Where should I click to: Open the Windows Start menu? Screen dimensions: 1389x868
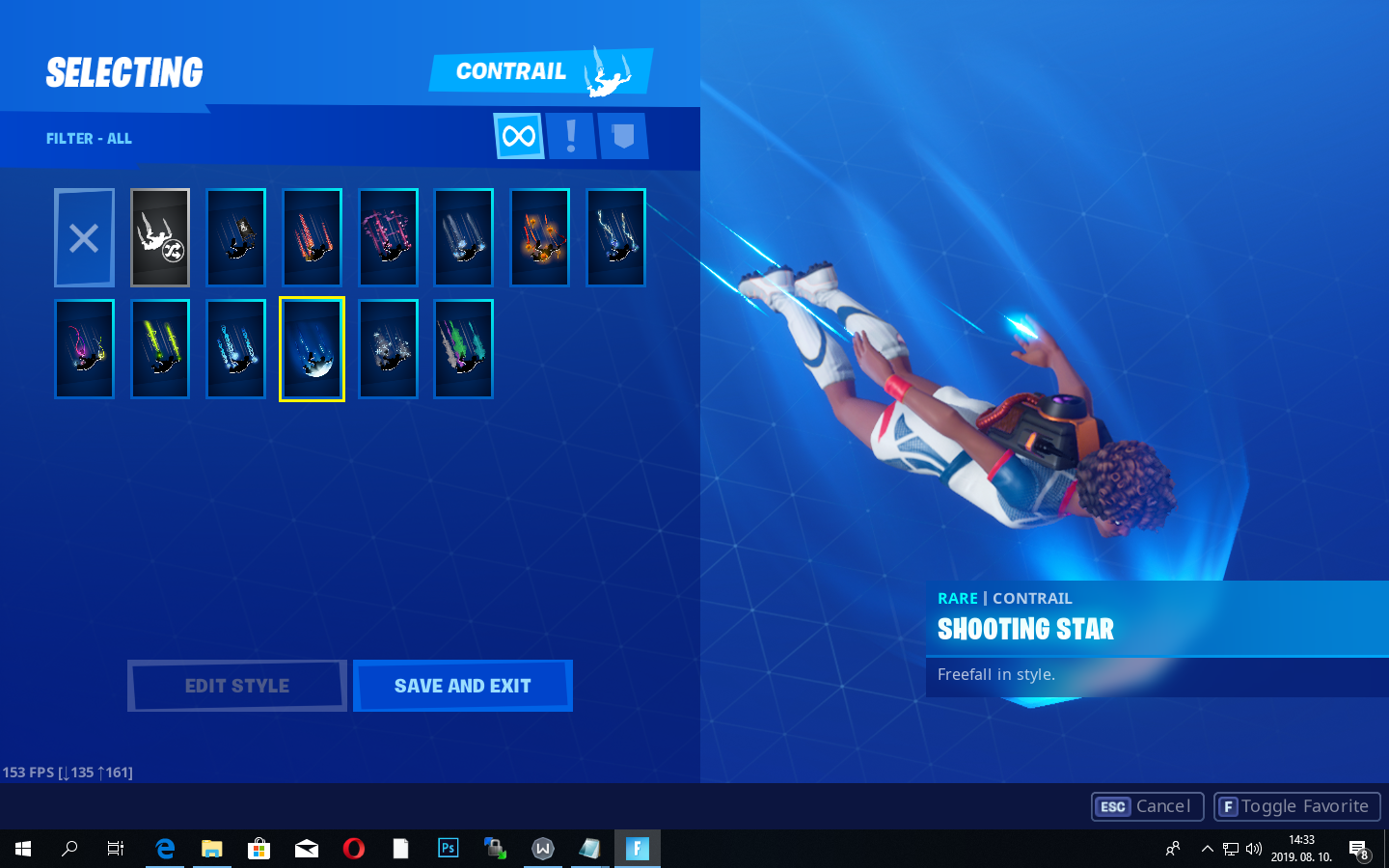(23, 849)
